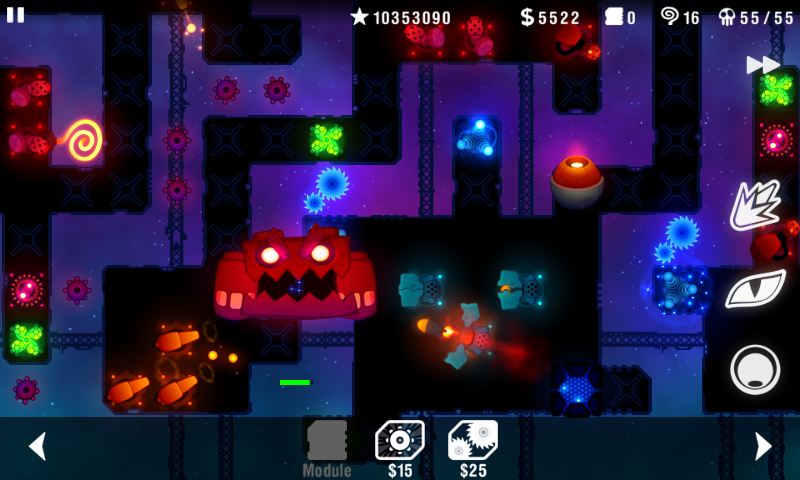This screenshot has width=800, height=480.
Task: Show previous towers with left arrow
Action: coord(37,446)
